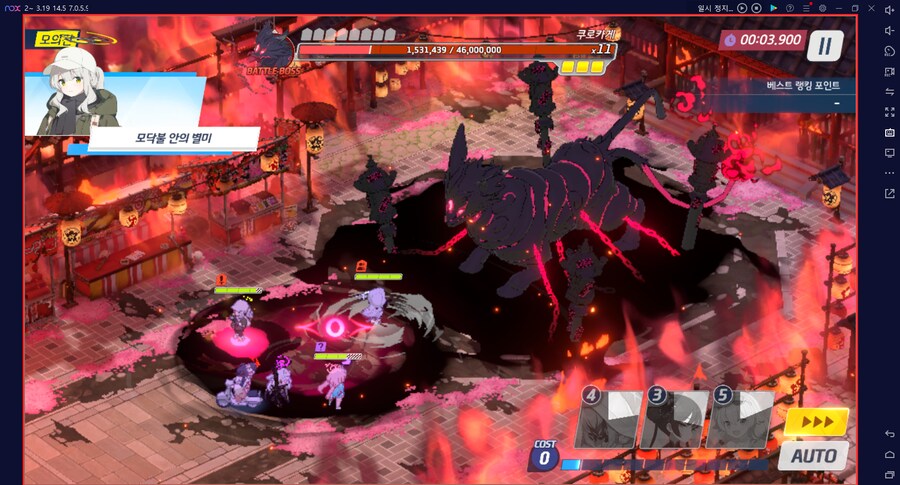Viewport: 900px width, 485px height.
Task: Click the emulator macro stop button
Action: point(755,8)
